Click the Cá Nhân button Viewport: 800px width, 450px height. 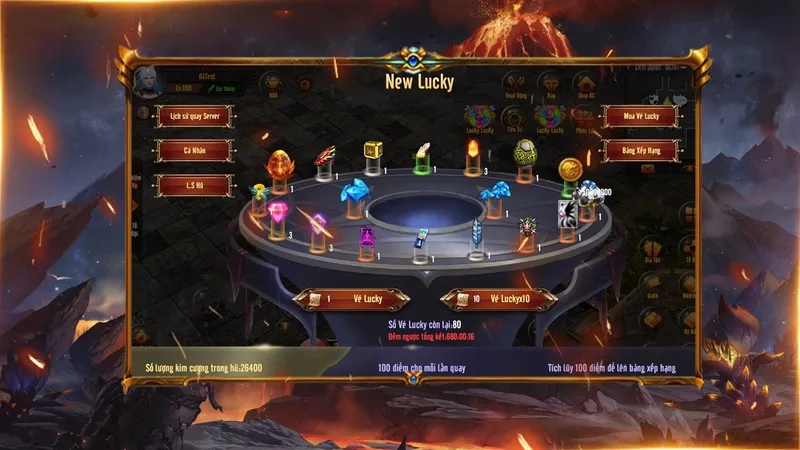click(x=194, y=151)
